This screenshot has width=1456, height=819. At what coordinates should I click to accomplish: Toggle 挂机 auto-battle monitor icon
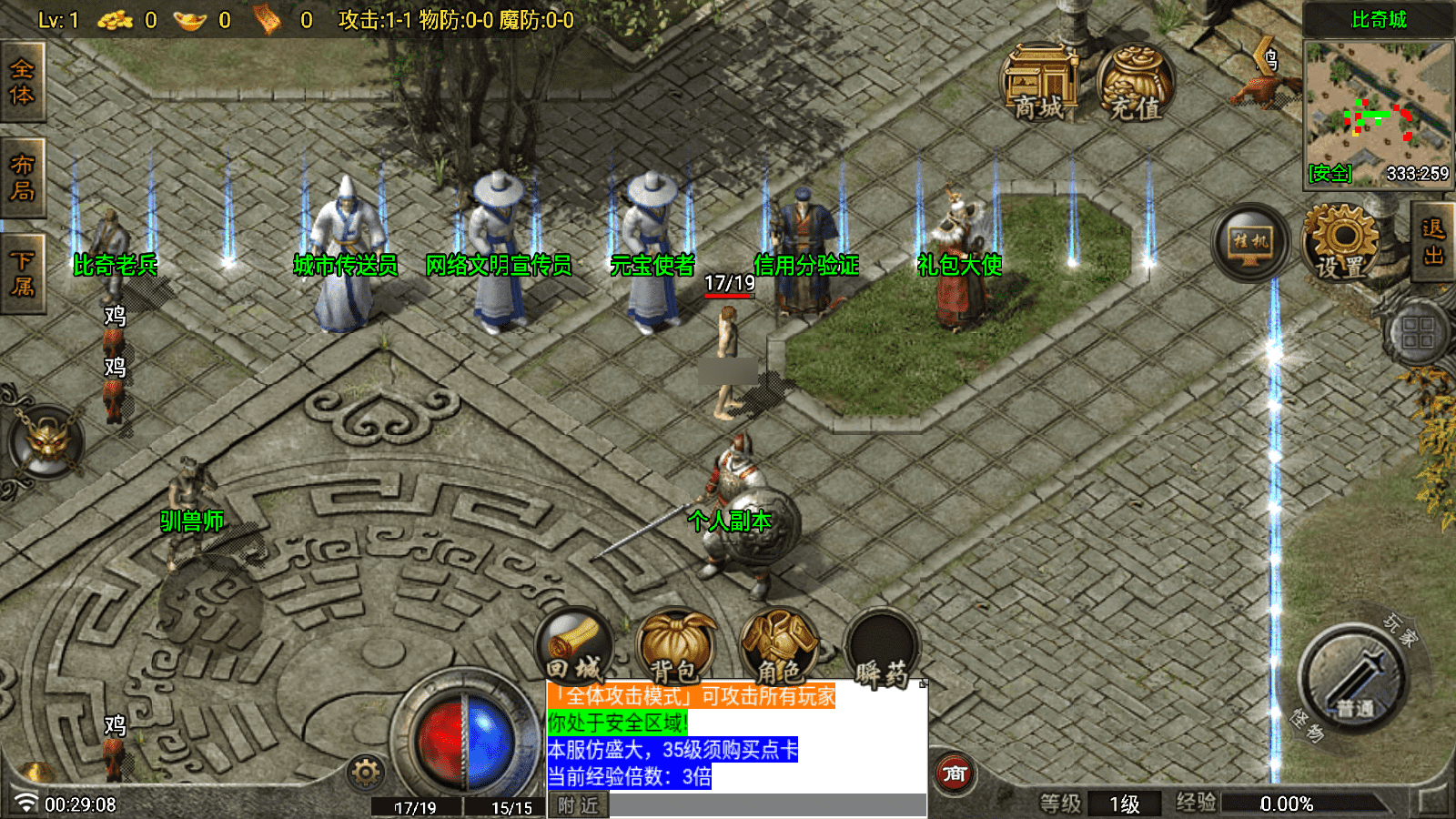pos(1250,242)
